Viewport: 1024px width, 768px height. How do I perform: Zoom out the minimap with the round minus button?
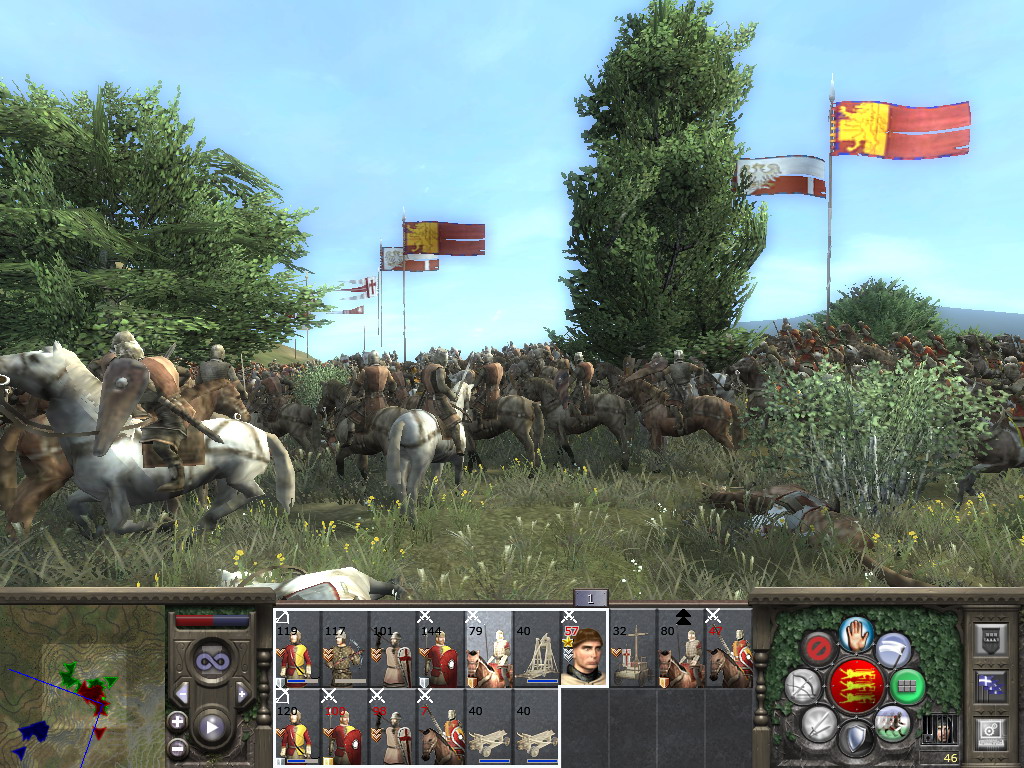[177, 746]
